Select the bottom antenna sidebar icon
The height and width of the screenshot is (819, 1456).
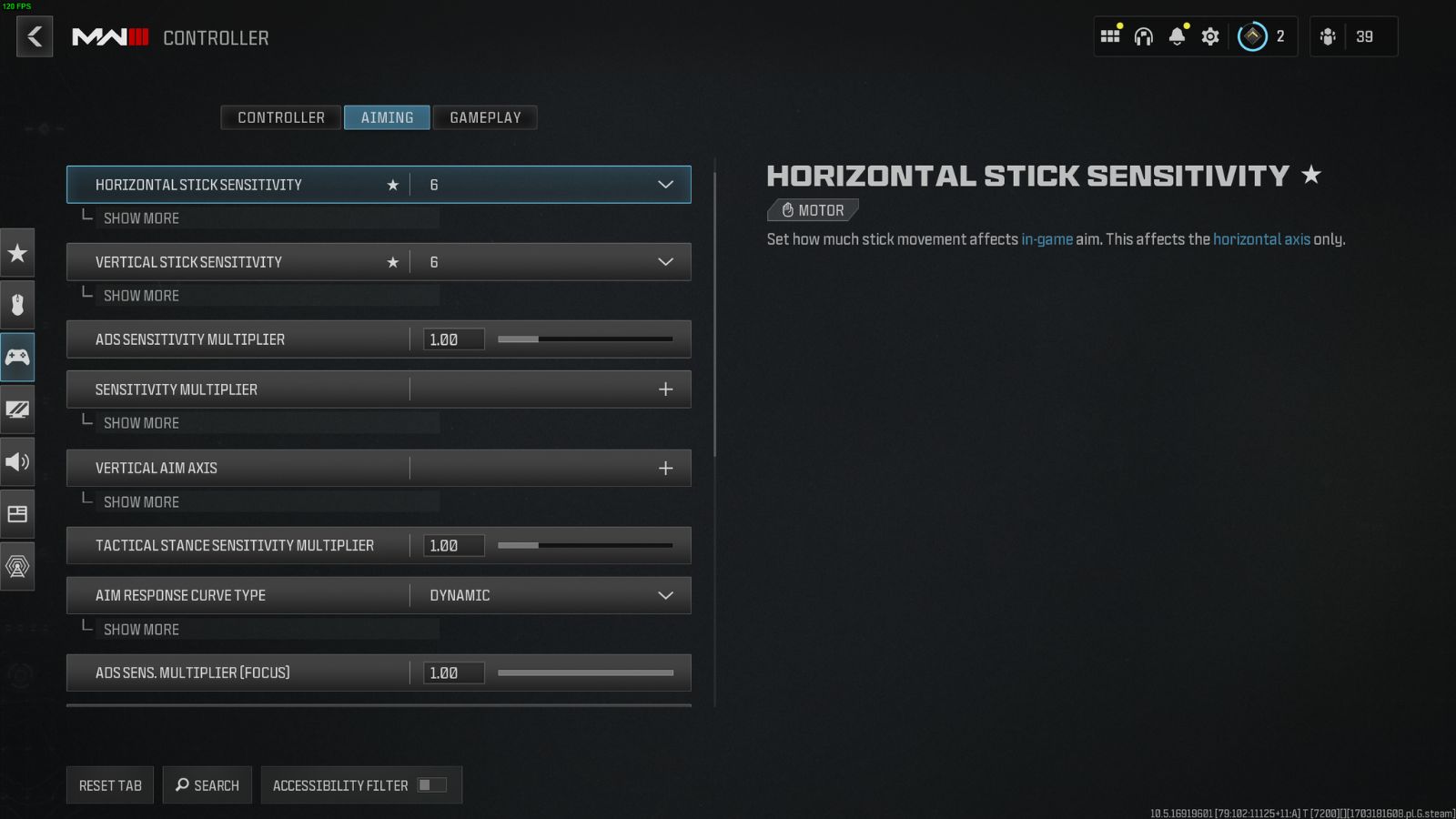pos(17,566)
